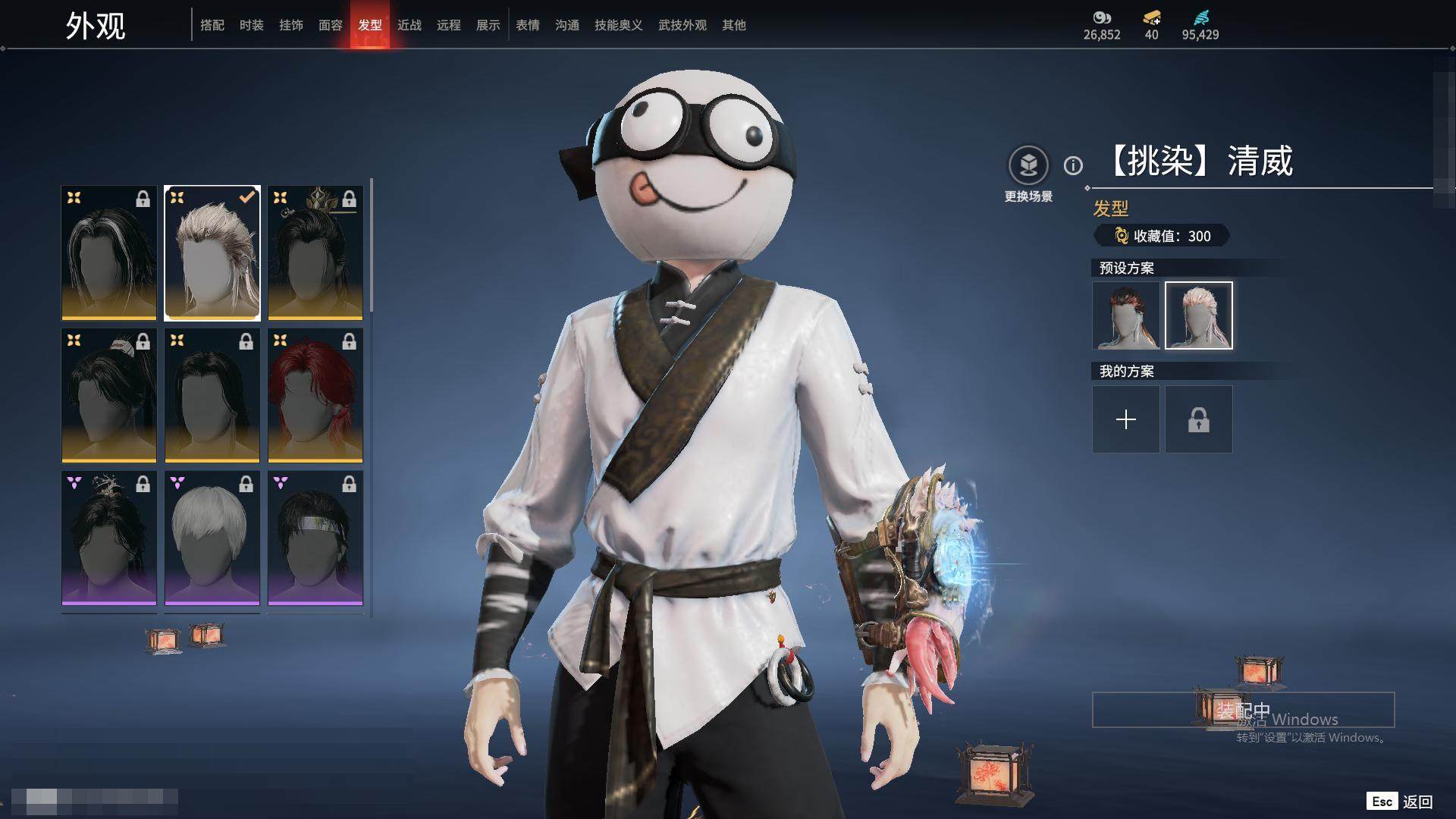
Task: Select the equipped spiky blonde hairstyle
Action: point(212,253)
